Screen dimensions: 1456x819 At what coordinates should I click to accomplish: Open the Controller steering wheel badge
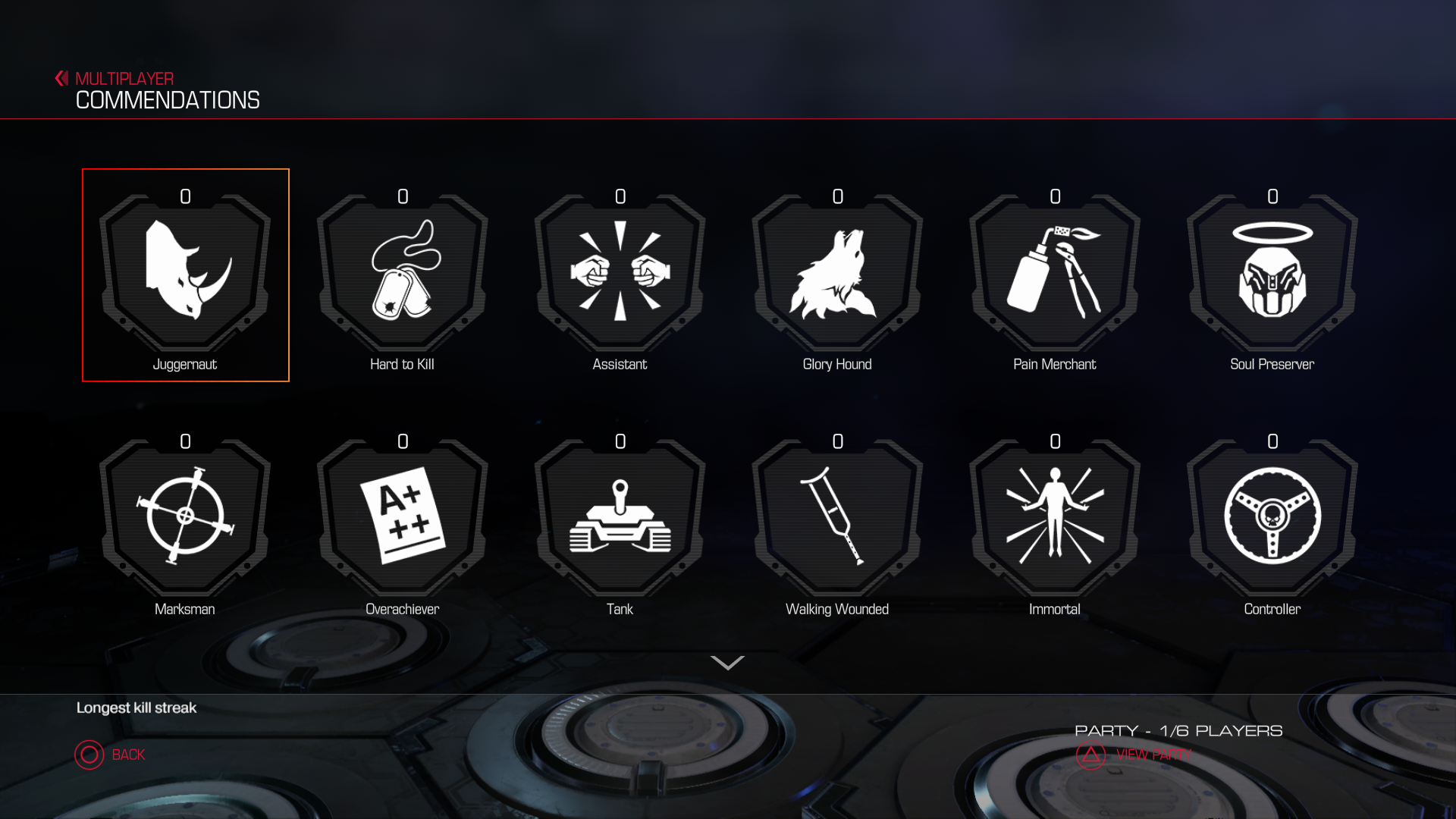(1272, 517)
